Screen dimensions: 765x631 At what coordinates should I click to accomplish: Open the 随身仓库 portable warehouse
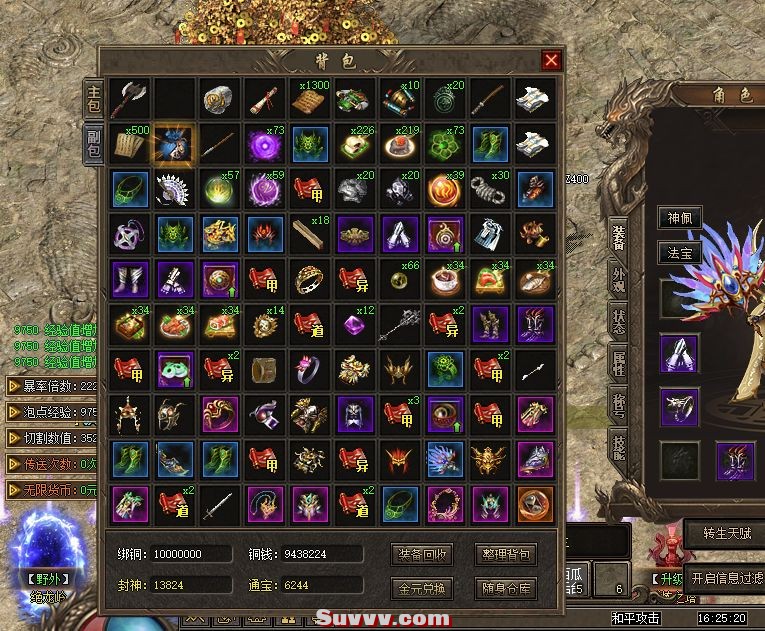[x=507, y=587]
